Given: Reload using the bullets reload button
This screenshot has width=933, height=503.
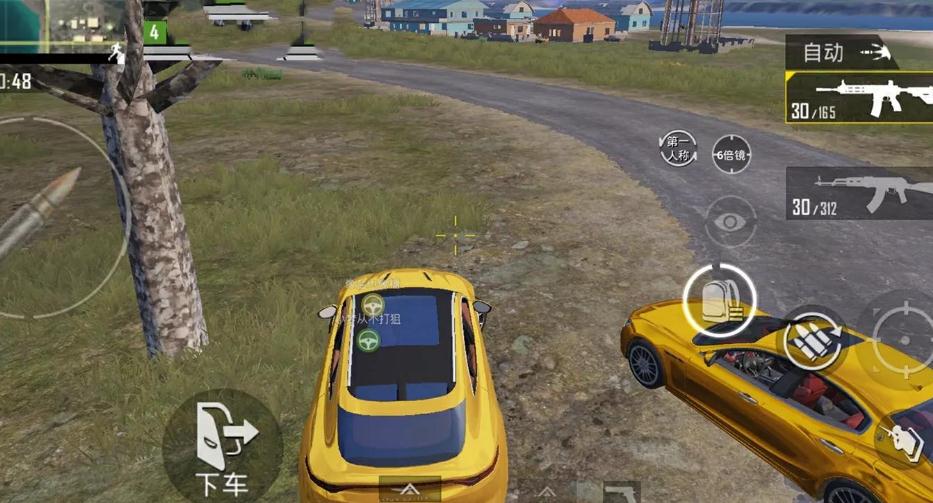Looking at the screenshot, I should pyautogui.click(x=811, y=340).
